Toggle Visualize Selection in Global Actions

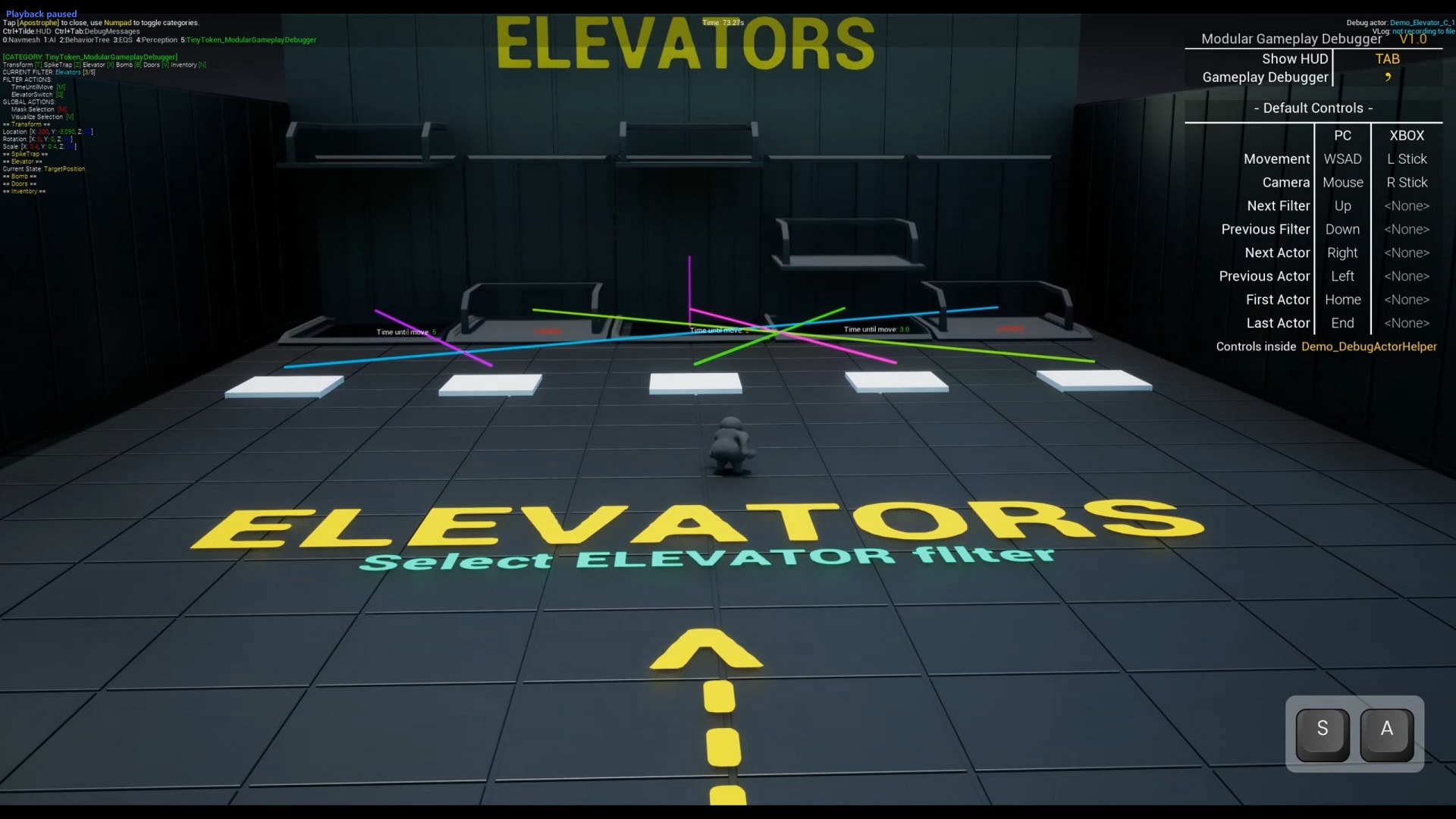pyautogui.click(x=38, y=117)
